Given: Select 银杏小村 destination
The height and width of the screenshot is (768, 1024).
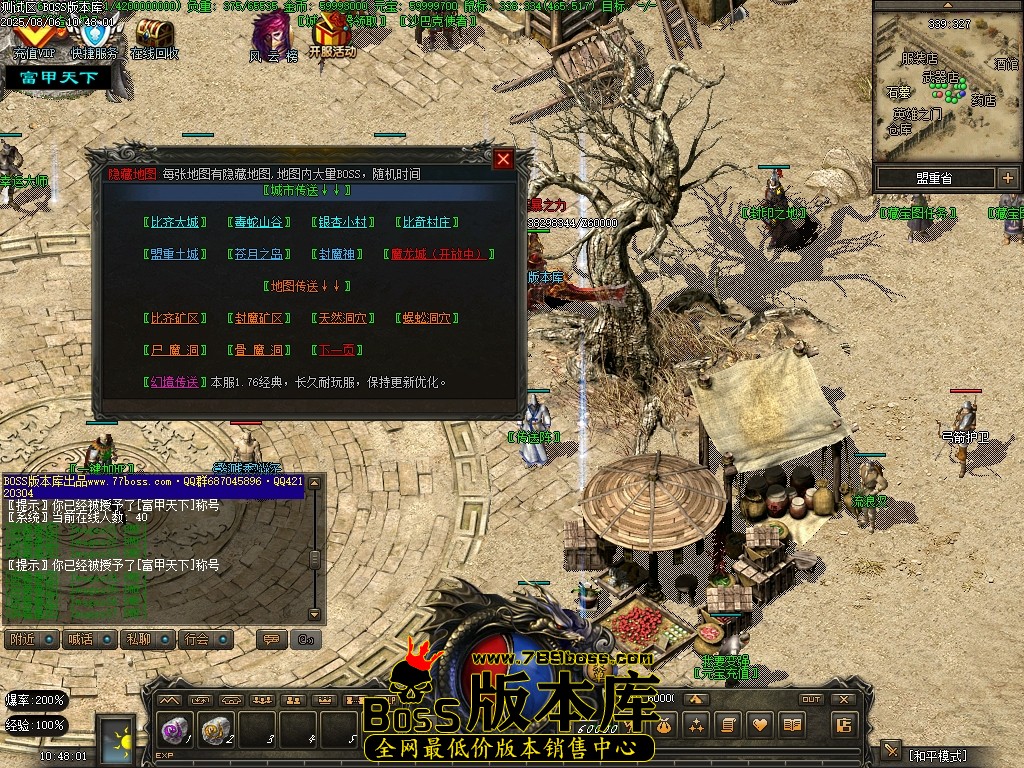Looking at the screenshot, I should 343,222.
